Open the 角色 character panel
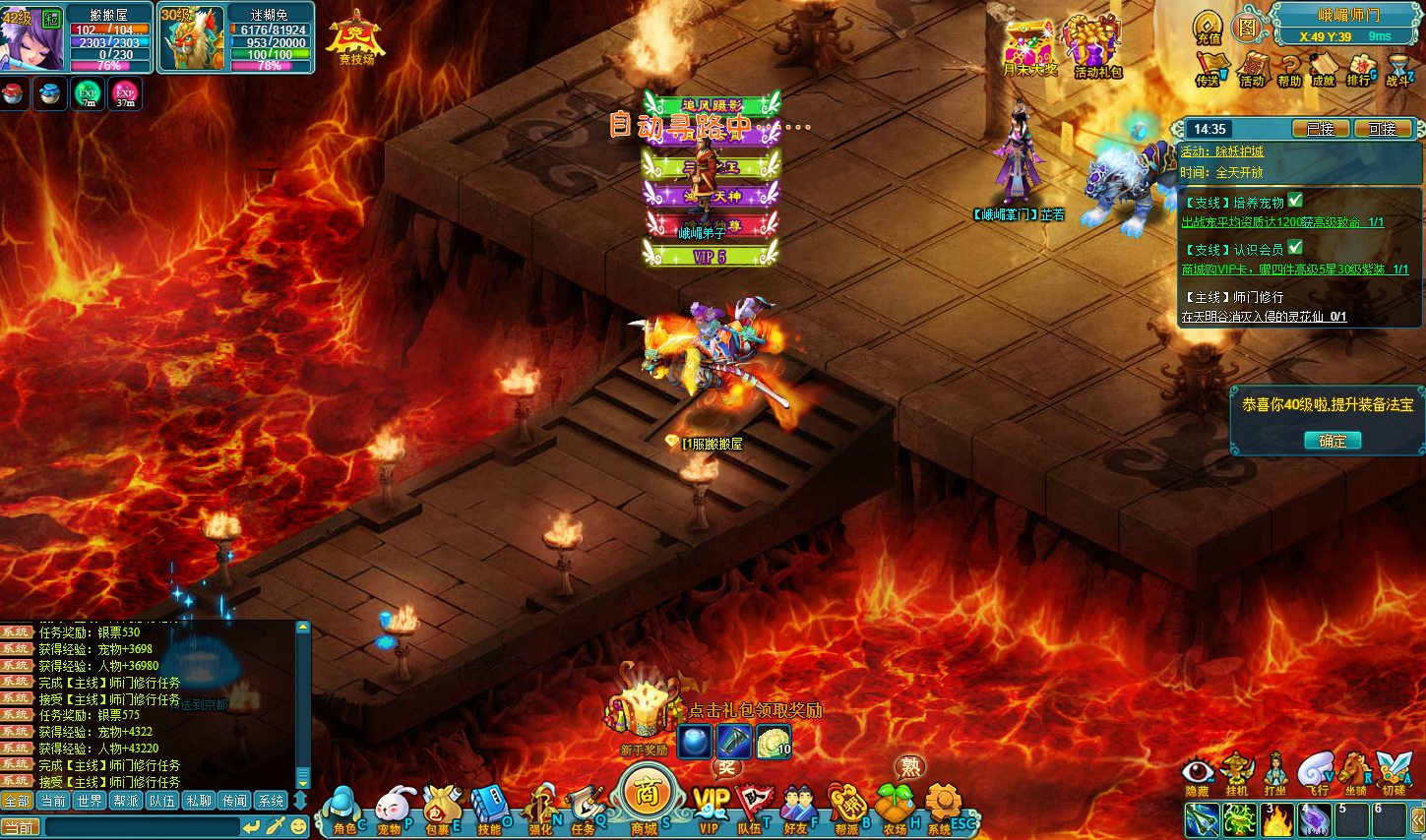The height and width of the screenshot is (840, 1426). pyautogui.click(x=341, y=810)
